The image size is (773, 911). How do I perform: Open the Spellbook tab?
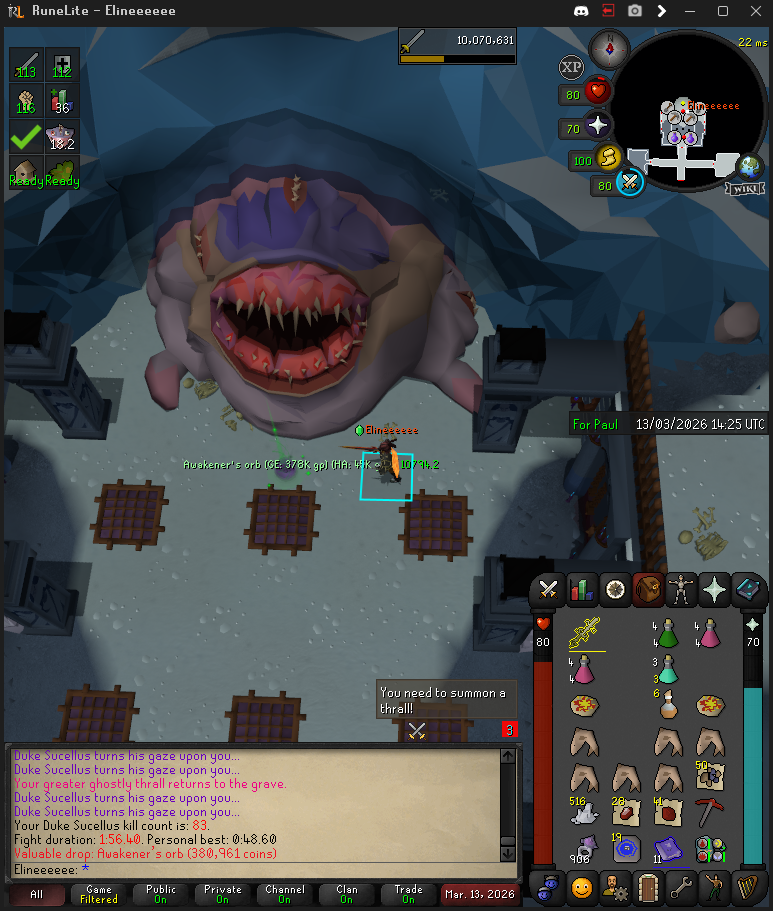pos(748,589)
